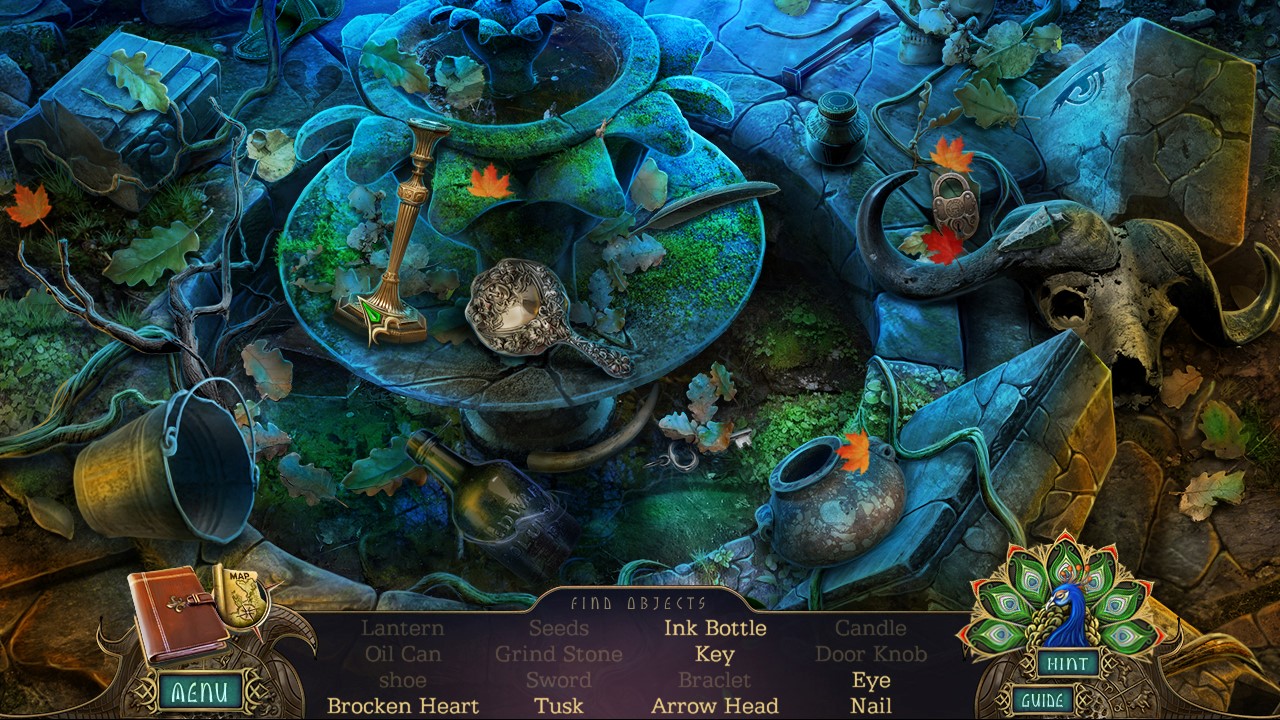This screenshot has width=1280, height=720.
Task: Click the padlock hanging from the horn
Action: point(955,205)
